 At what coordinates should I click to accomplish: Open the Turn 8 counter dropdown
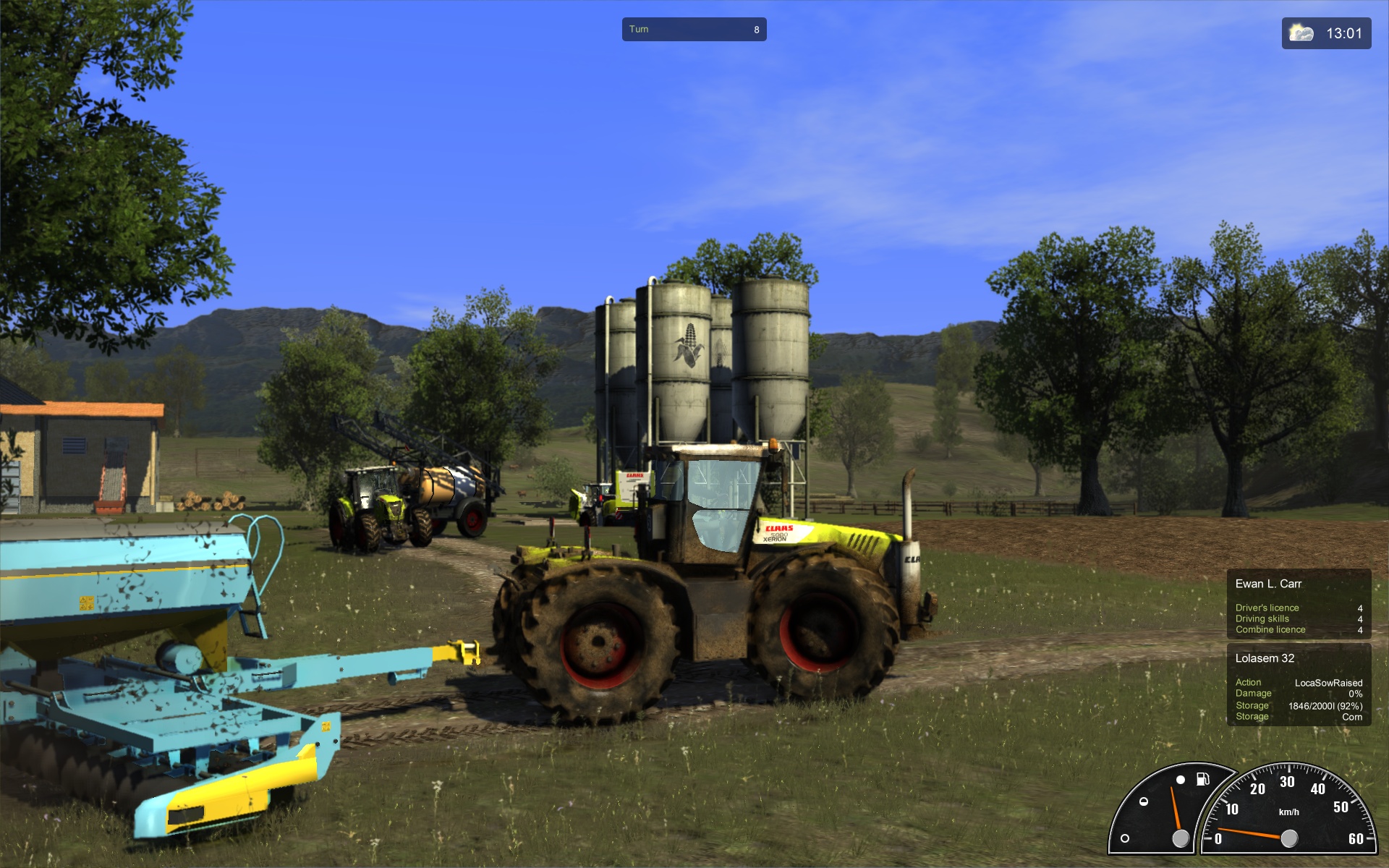[693, 29]
